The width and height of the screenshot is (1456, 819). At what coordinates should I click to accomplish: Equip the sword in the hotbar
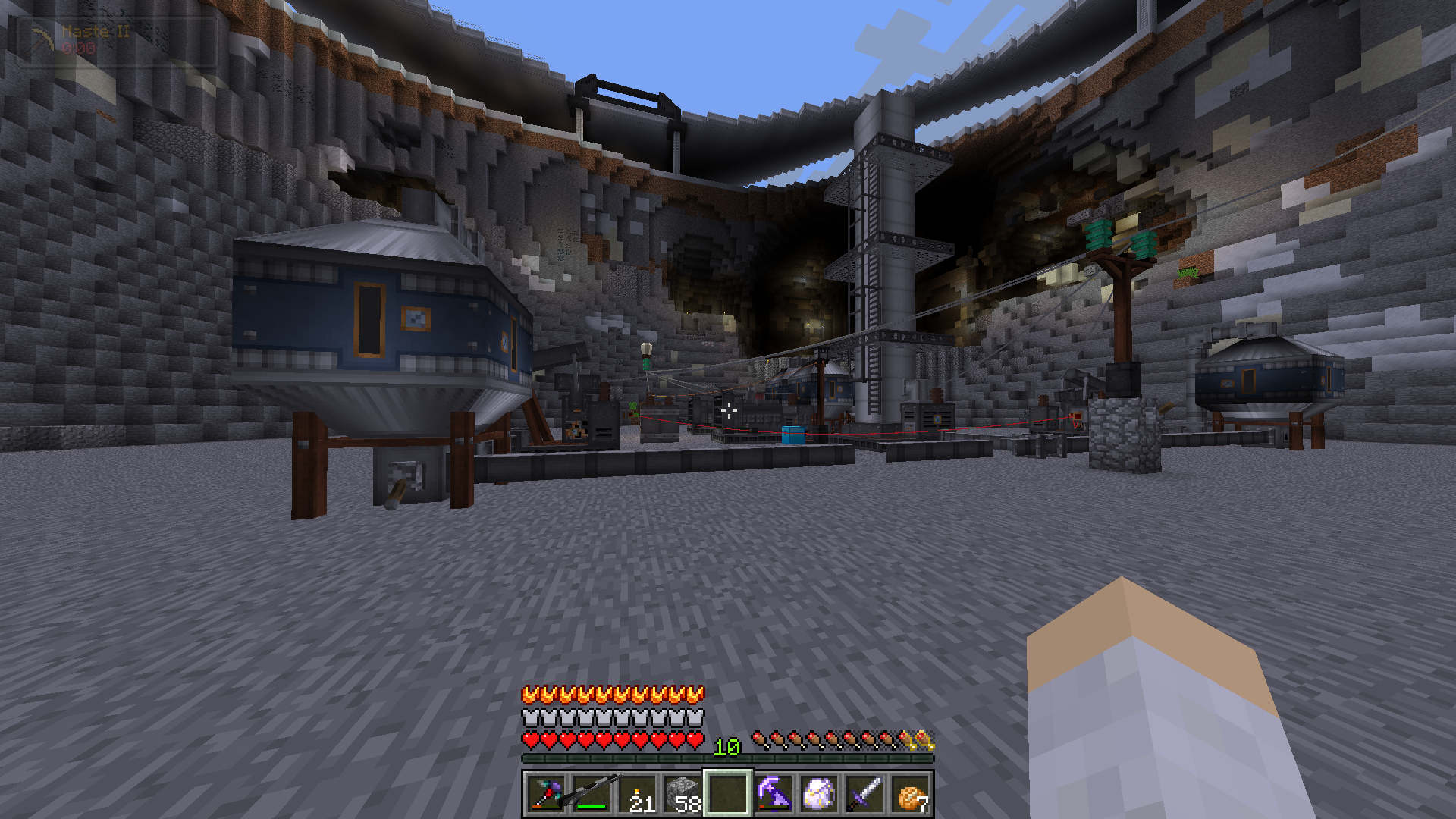coord(864,794)
